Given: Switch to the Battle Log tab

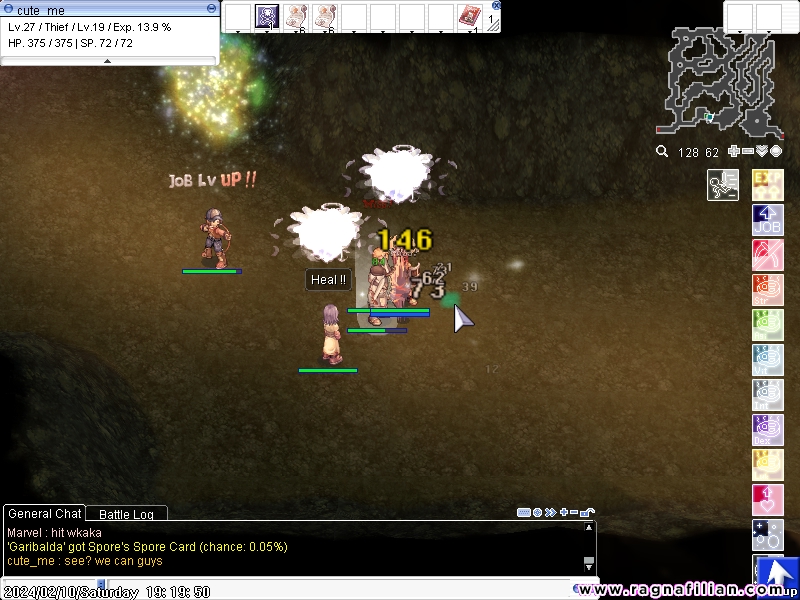Looking at the screenshot, I should (126, 514).
